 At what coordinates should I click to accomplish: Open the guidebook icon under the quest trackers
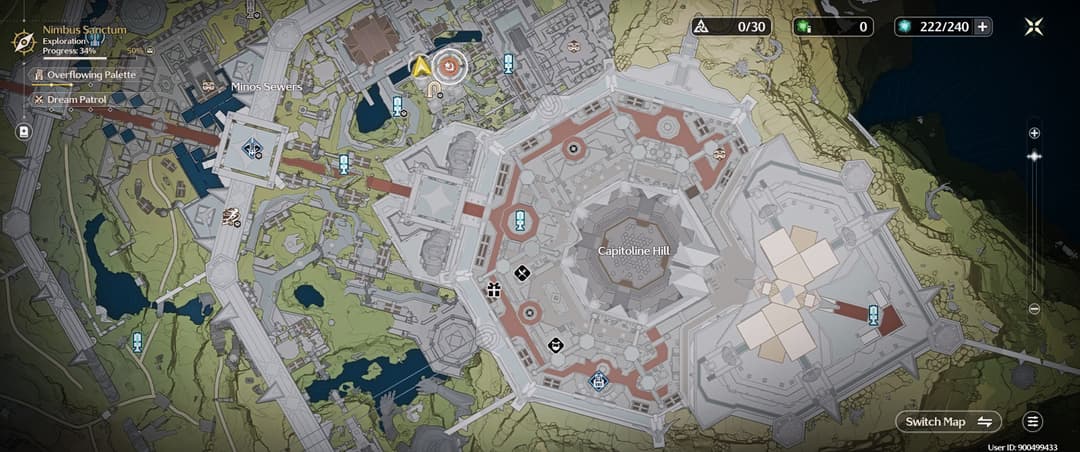pyautogui.click(x=24, y=131)
